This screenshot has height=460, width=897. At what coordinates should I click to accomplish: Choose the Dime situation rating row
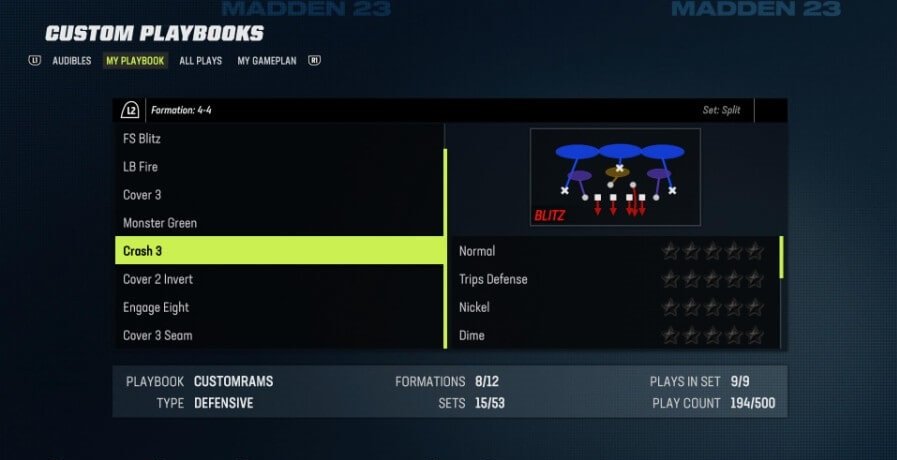click(x=712, y=335)
